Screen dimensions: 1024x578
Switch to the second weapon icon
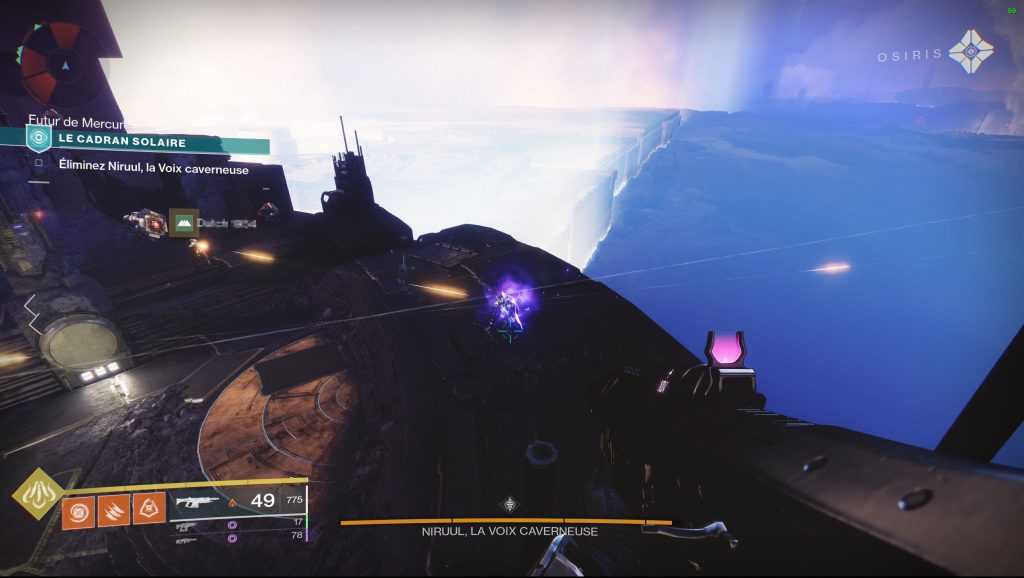[x=186, y=524]
